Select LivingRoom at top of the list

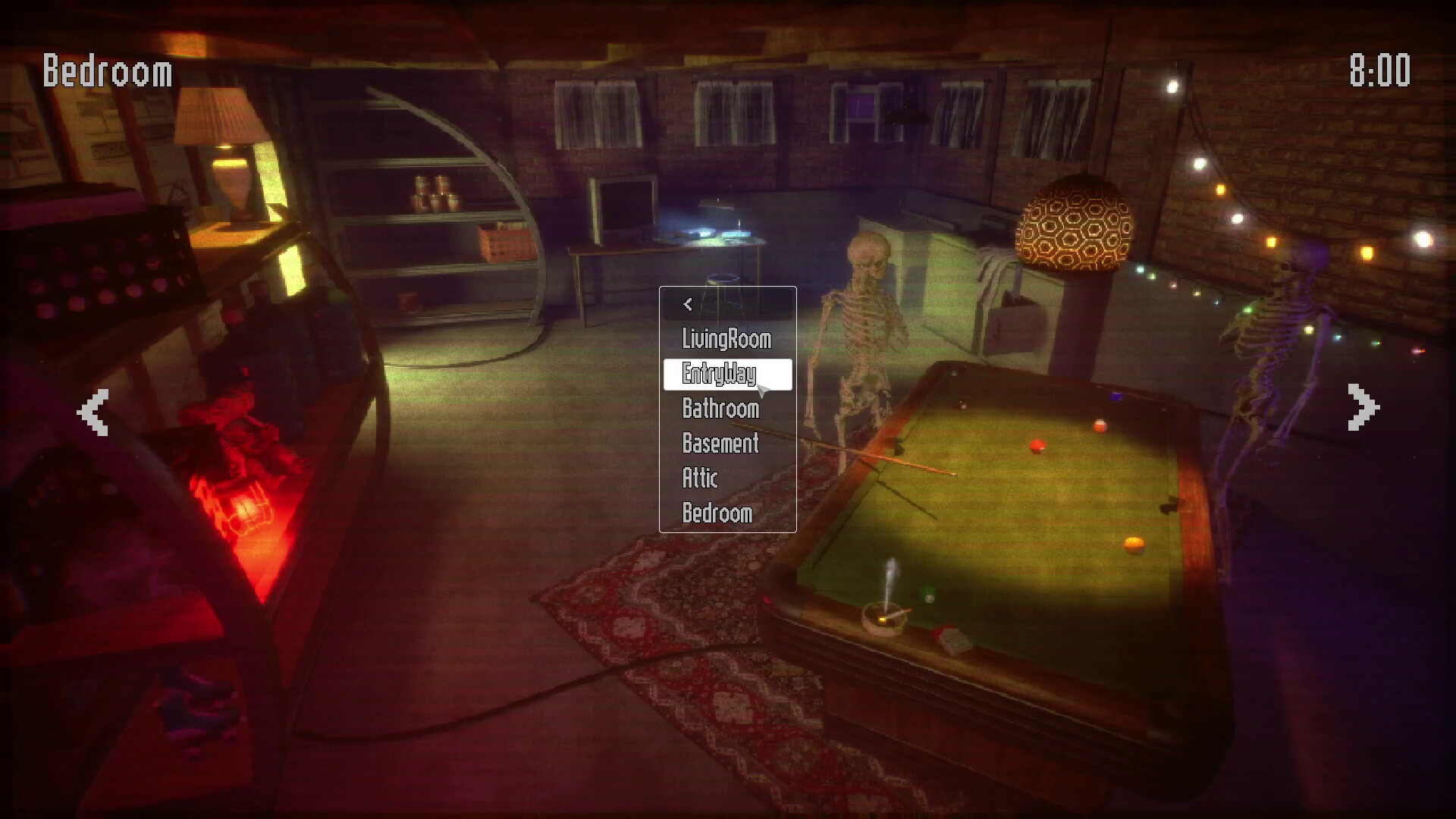(x=725, y=340)
